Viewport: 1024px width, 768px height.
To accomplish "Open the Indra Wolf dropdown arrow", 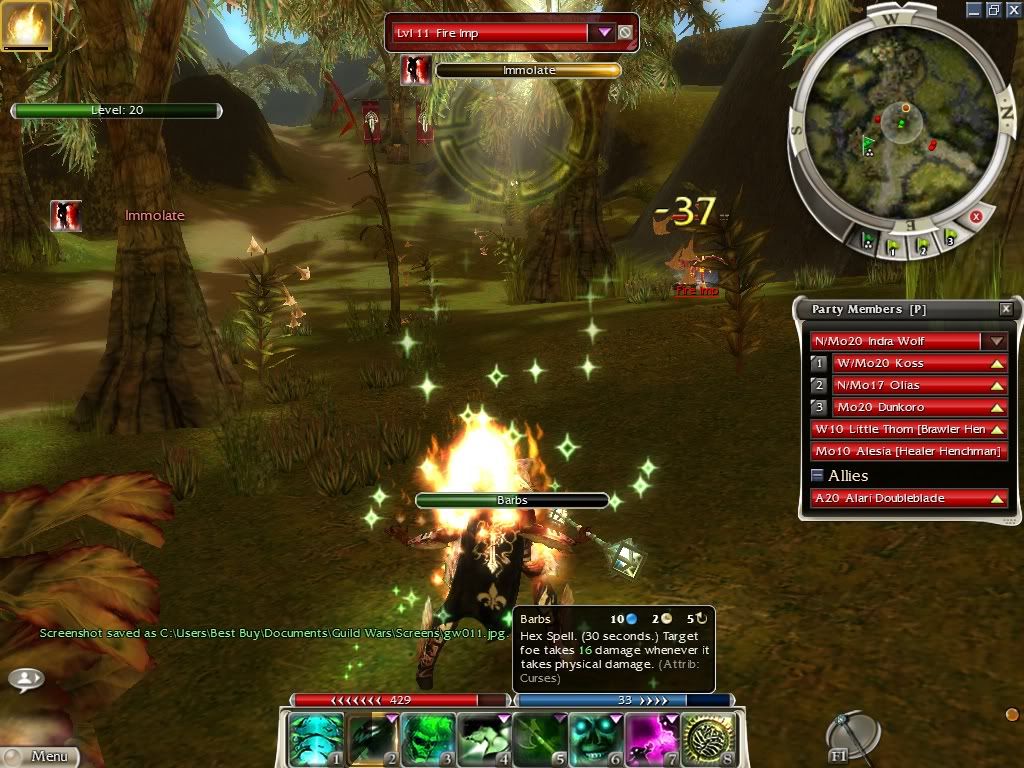I will click(x=995, y=341).
